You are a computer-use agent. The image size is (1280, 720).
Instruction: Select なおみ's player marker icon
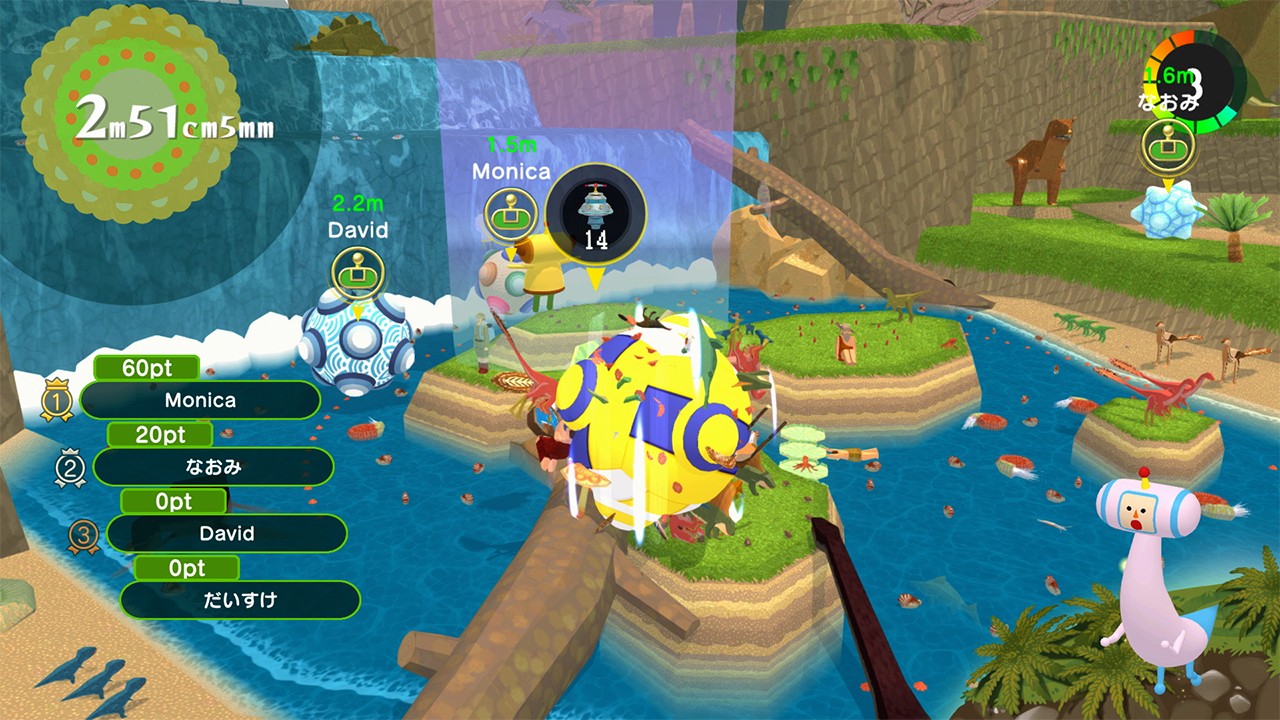[1169, 146]
